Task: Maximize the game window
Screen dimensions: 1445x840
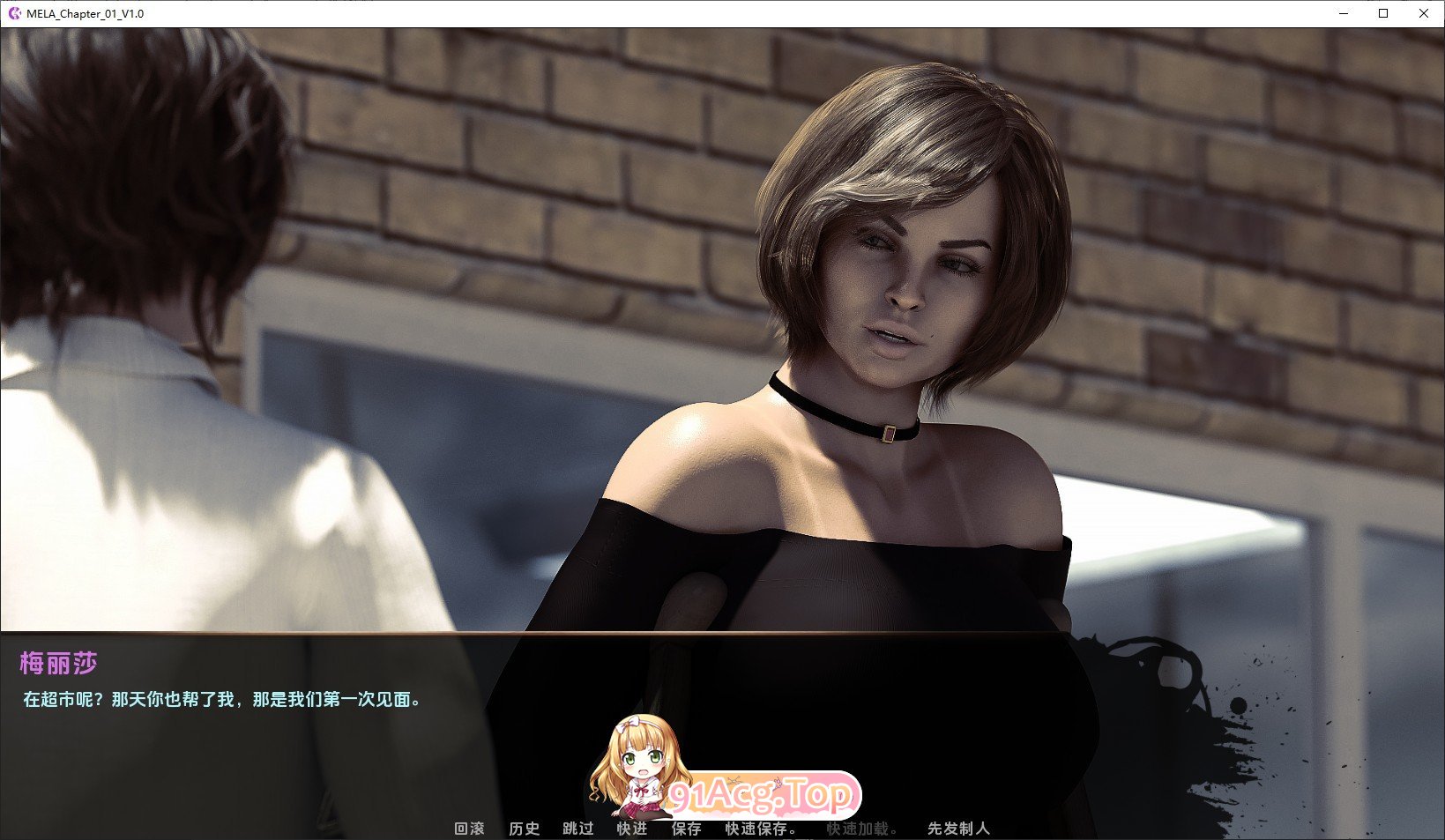Action: tap(1383, 13)
